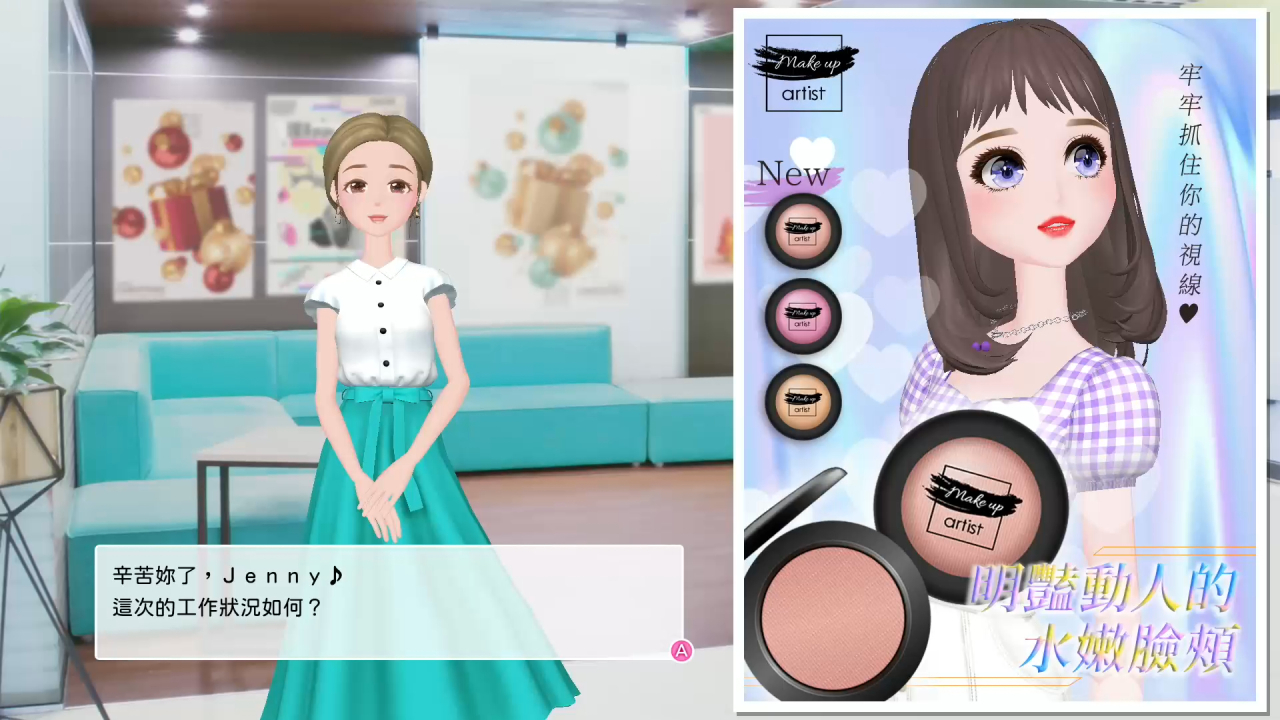Screen dimensions: 1280x720
Task: Click the New label on the advertisement
Action: 792,174
